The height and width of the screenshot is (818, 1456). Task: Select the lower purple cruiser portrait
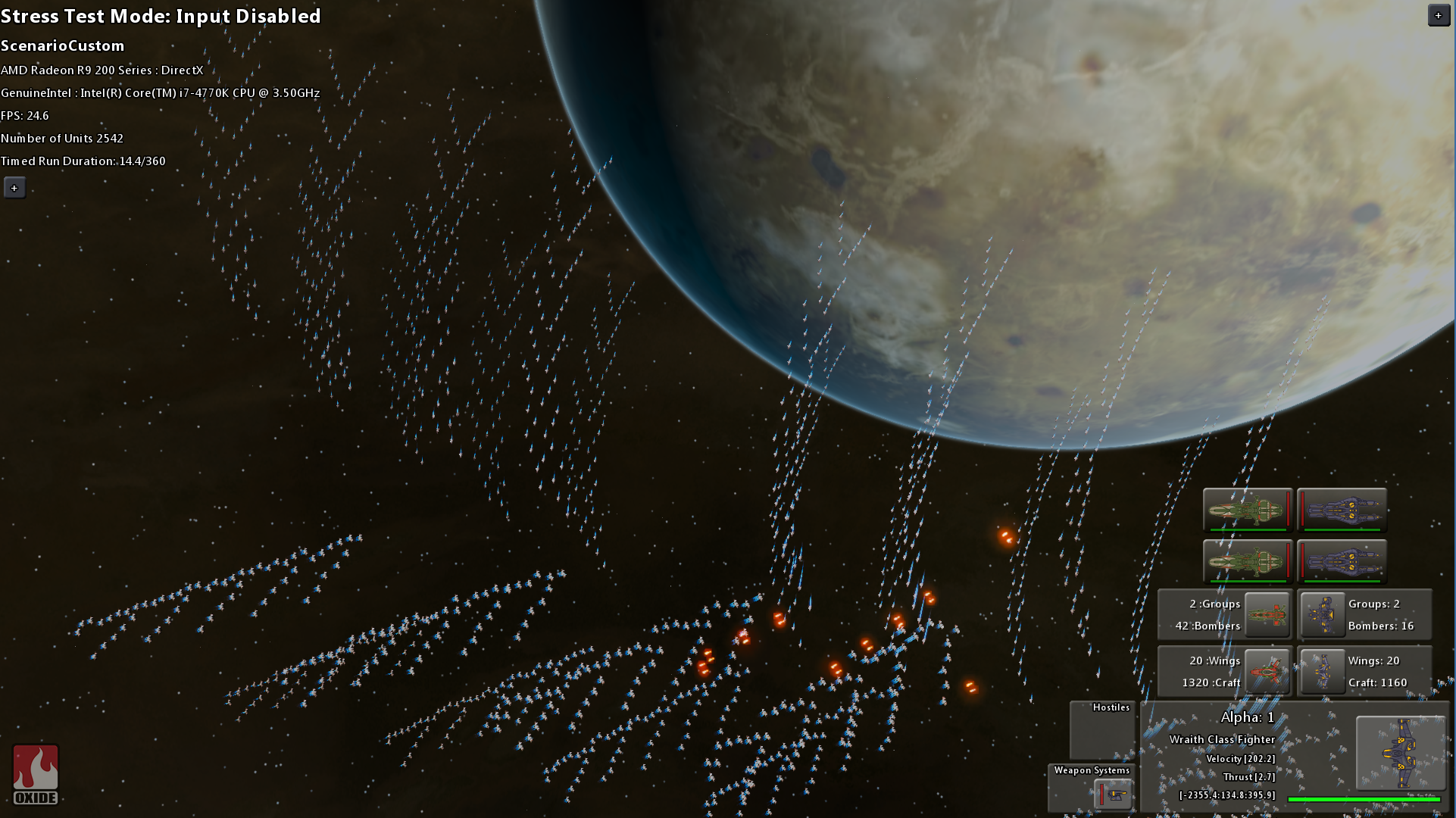click(x=1341, y=563)
